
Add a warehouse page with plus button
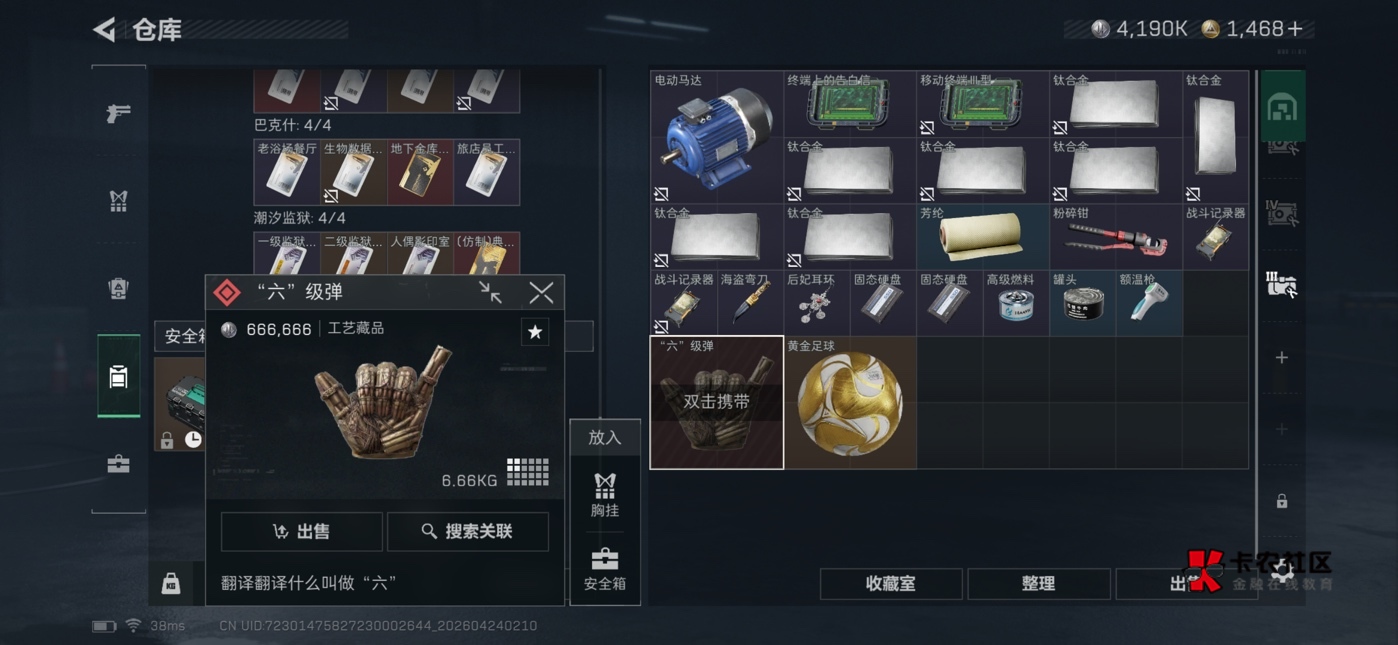click(1281, 357)
